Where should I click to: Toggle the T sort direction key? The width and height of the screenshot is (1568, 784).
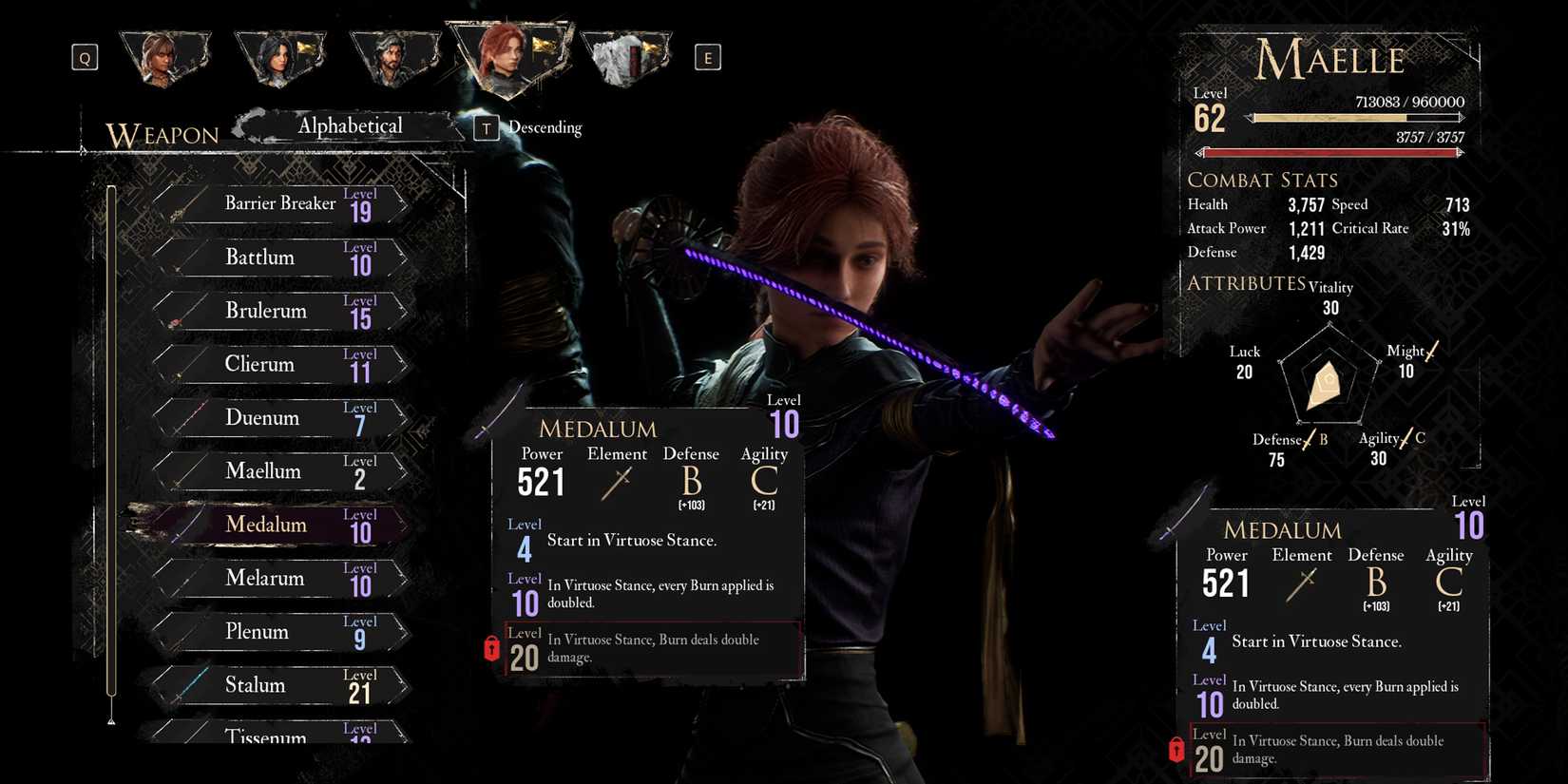(x=486, y=127)
